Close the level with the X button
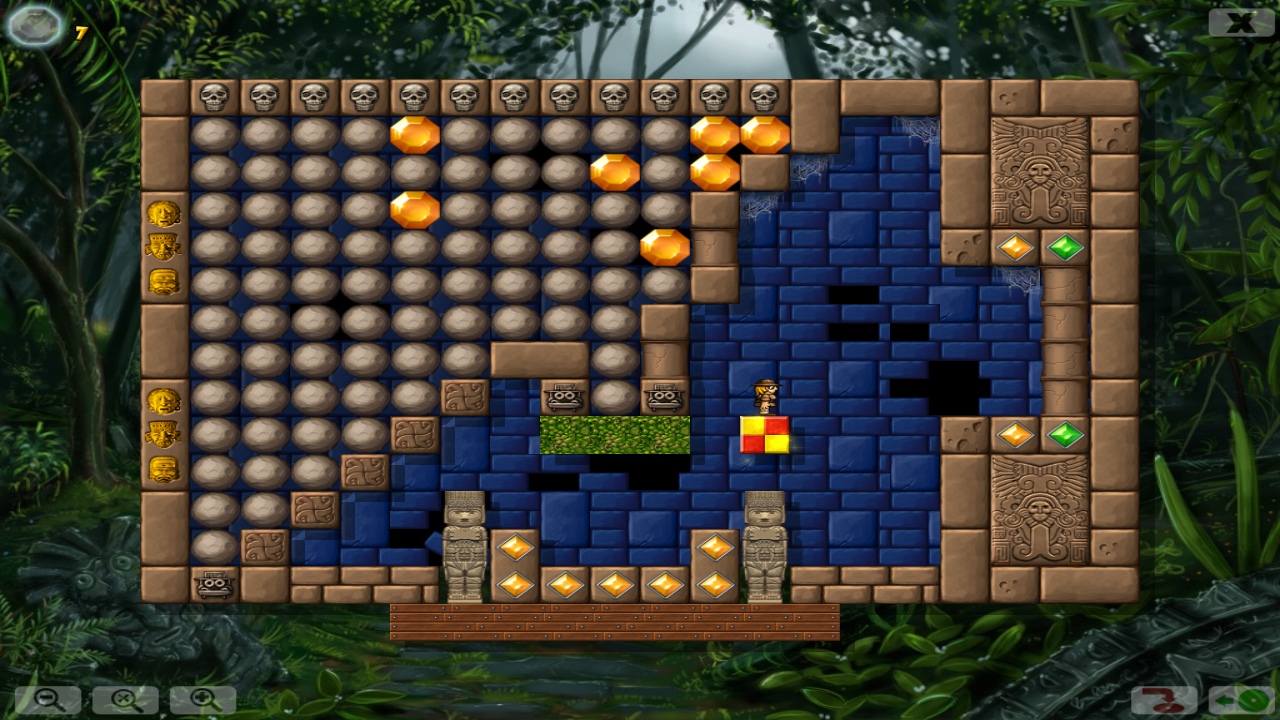This screenshot has width=1280, height=720. tap(1240, 22)
